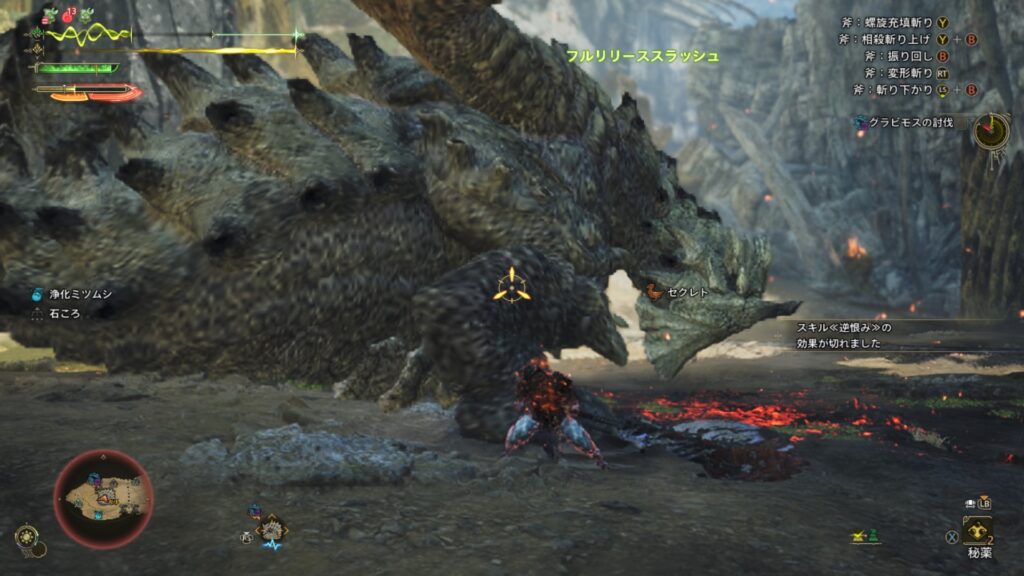
Task: Click the round golden gear-like icon beside the minimap
Action: [x=27, y=537]
